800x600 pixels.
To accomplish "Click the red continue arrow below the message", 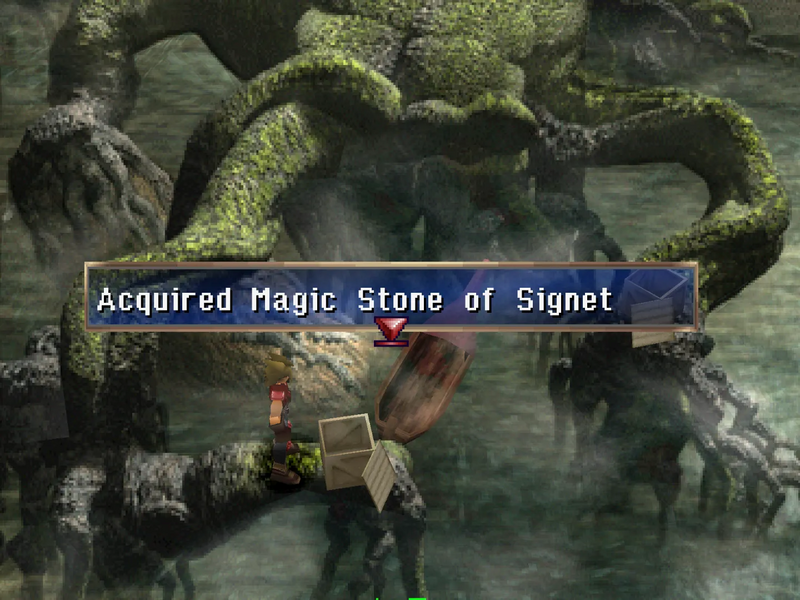I will pyautogui.click(x=390, y=331).
